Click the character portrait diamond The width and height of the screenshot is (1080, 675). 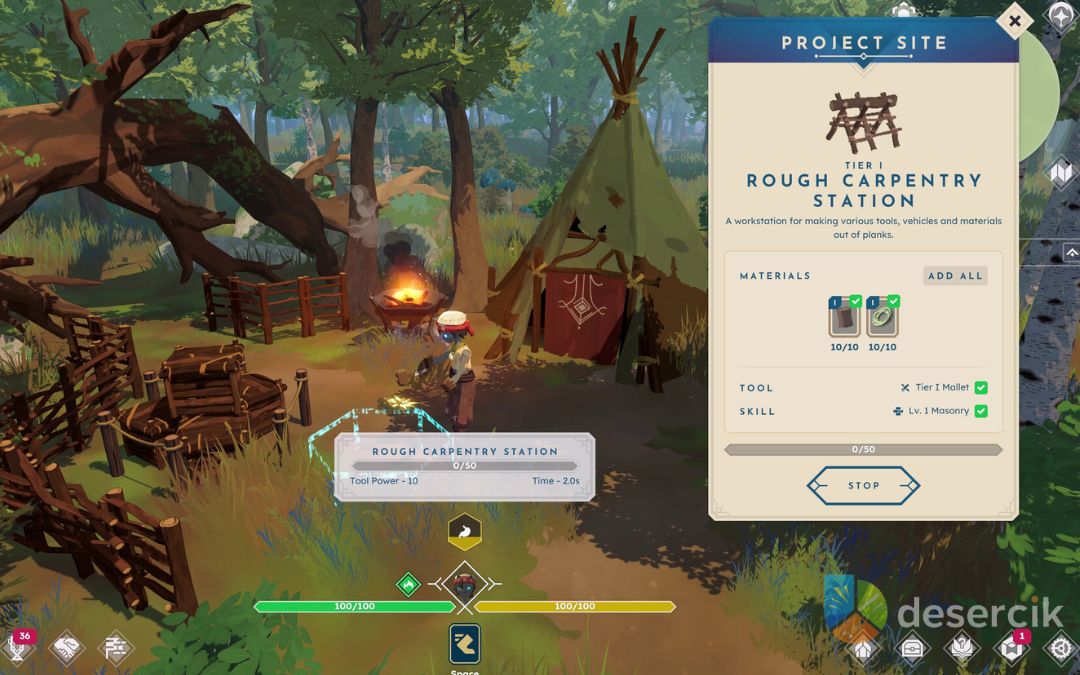pyautogui.click(x=464, y=584)
